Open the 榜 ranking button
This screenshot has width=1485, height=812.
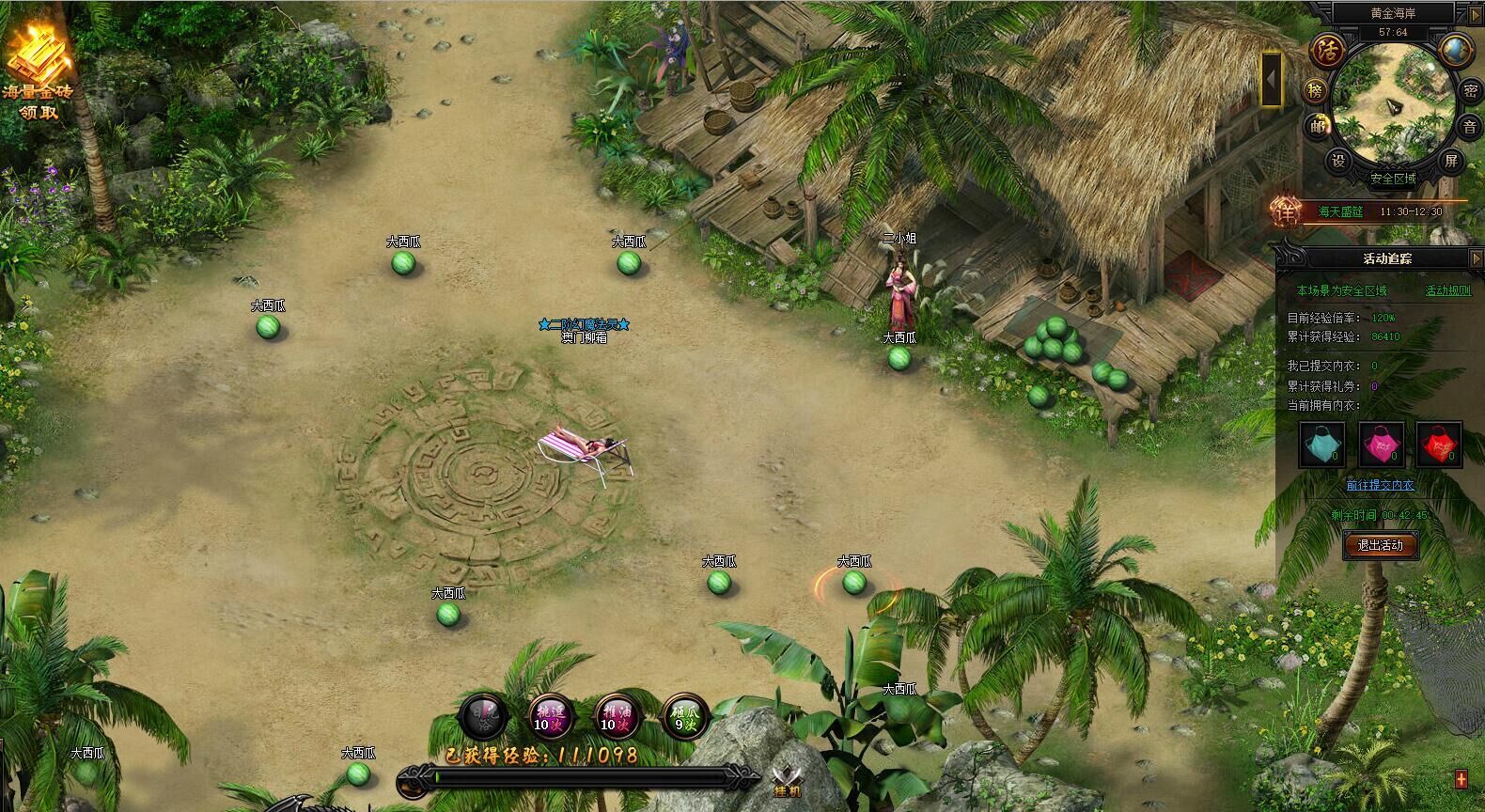1315,90
